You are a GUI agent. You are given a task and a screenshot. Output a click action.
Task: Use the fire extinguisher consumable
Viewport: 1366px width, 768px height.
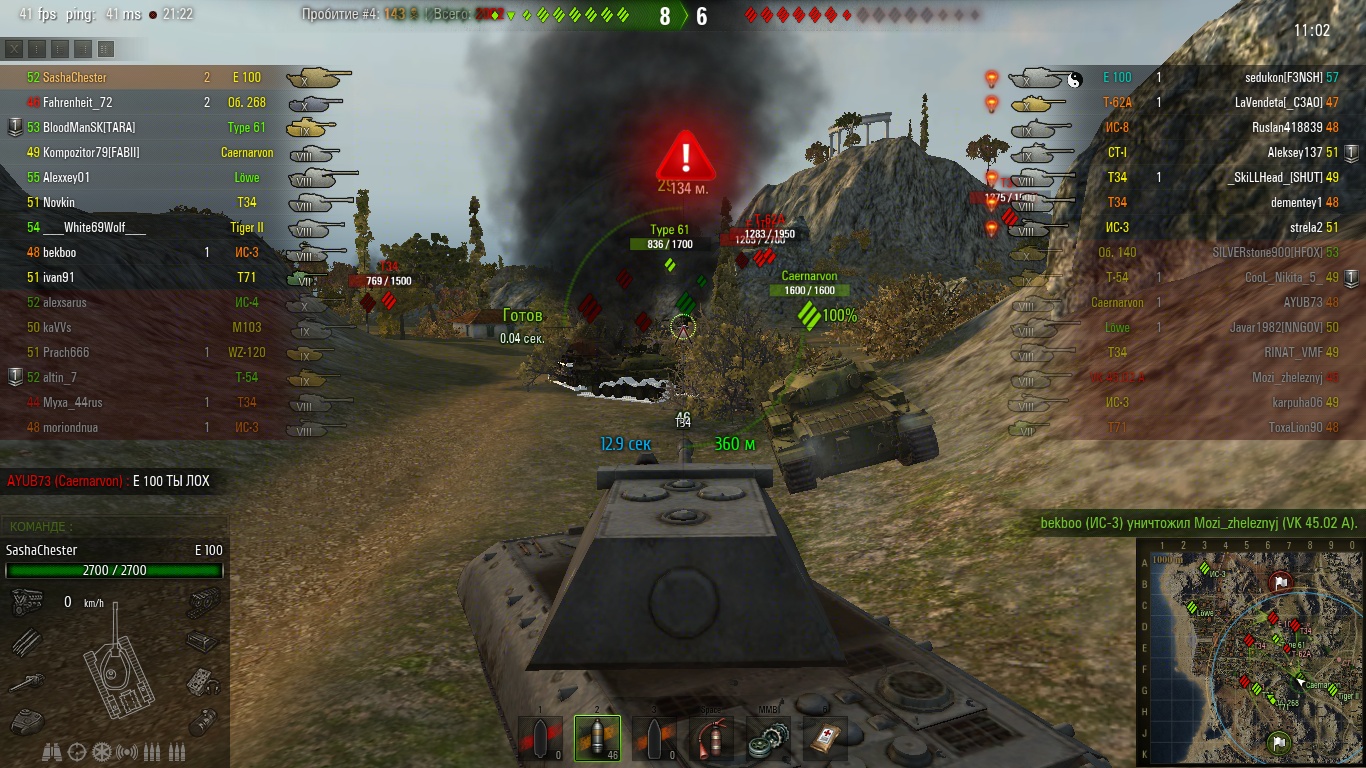pos(711,739)
